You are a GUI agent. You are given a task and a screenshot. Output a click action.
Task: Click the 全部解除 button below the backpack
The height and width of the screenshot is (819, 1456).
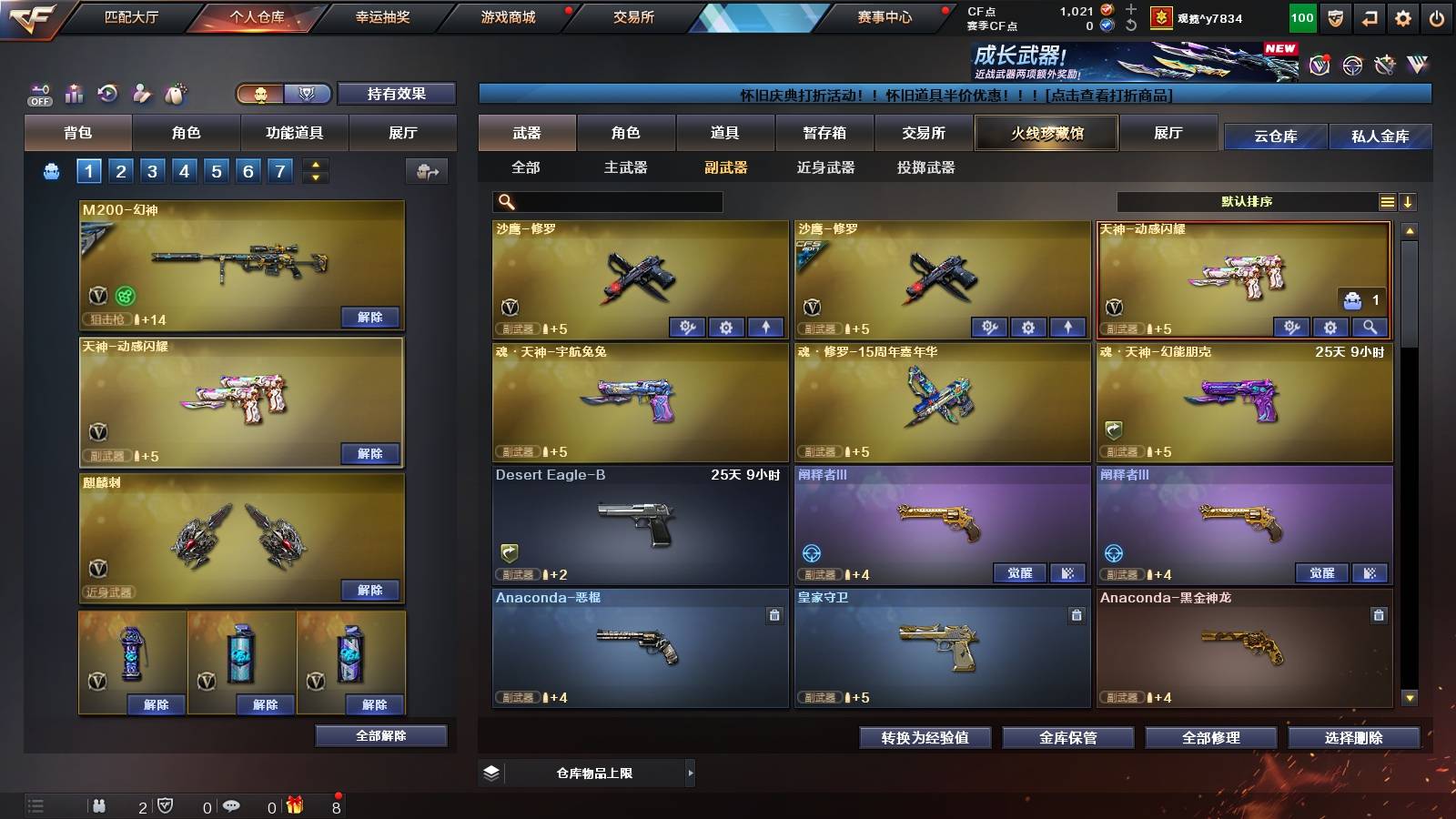pyautogui.click(x=379, y=735)
